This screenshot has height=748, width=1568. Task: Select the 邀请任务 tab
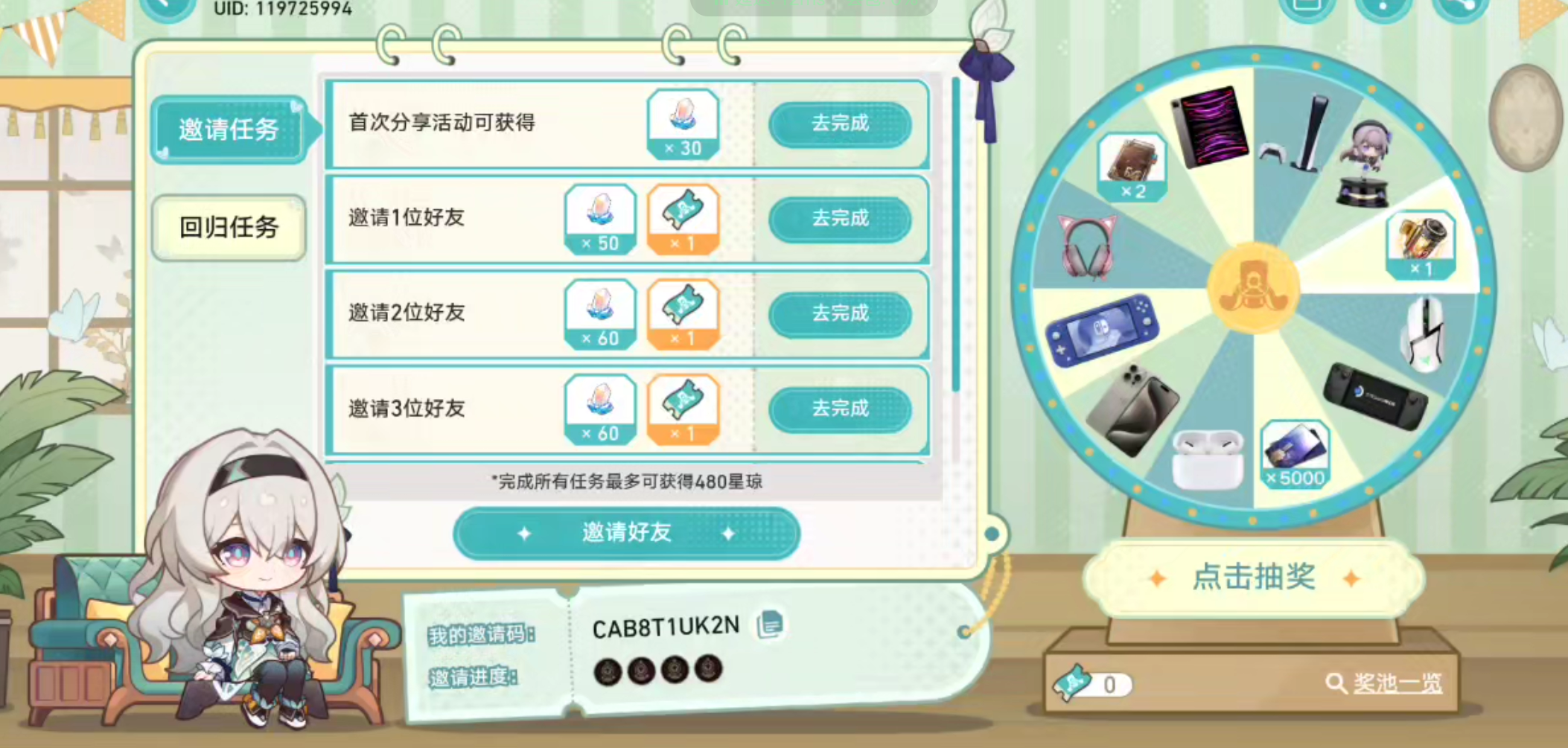(x=228, y=128)
